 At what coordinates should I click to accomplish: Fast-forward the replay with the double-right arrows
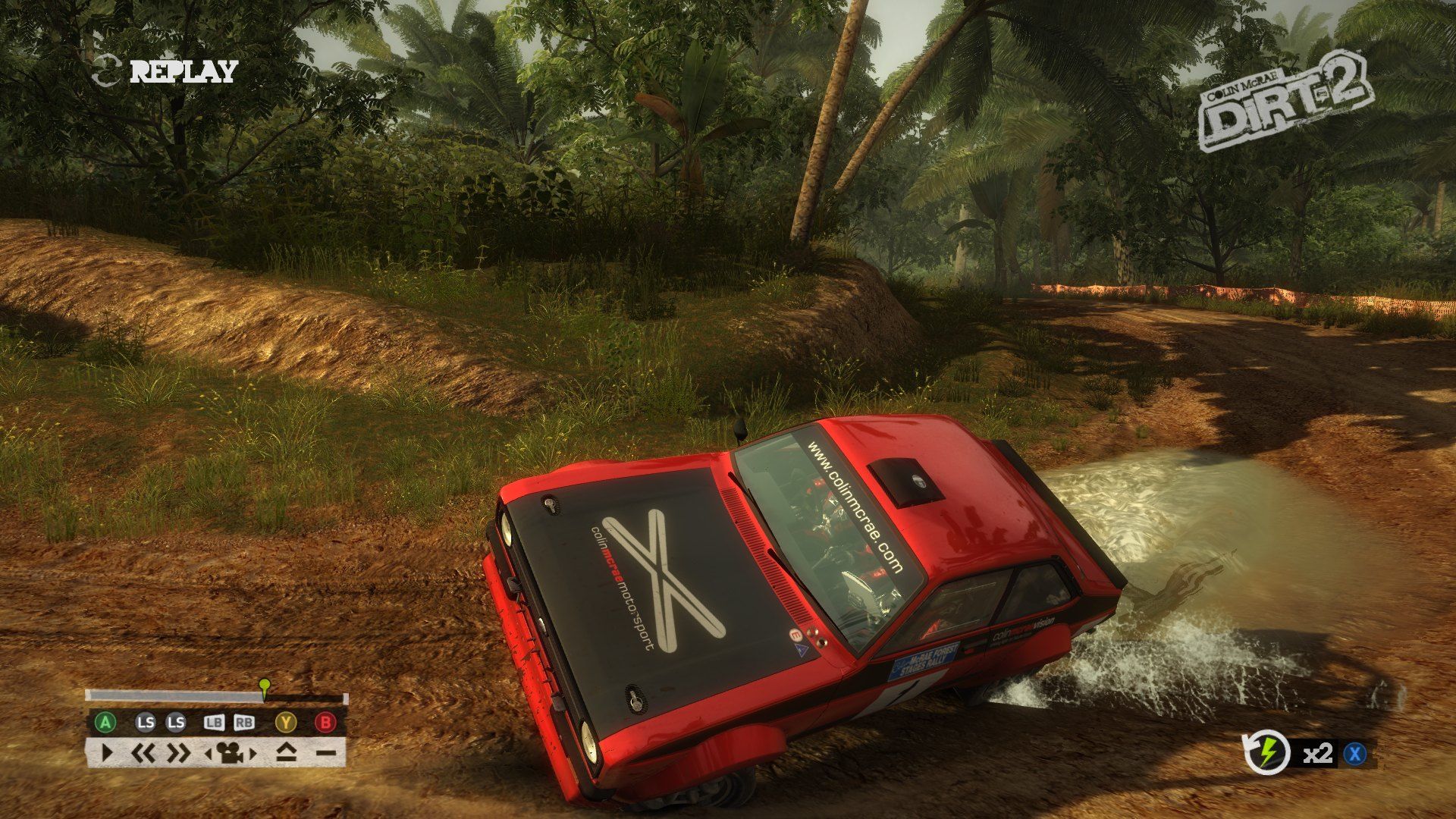pyautogui.click(x=179, y=753)
